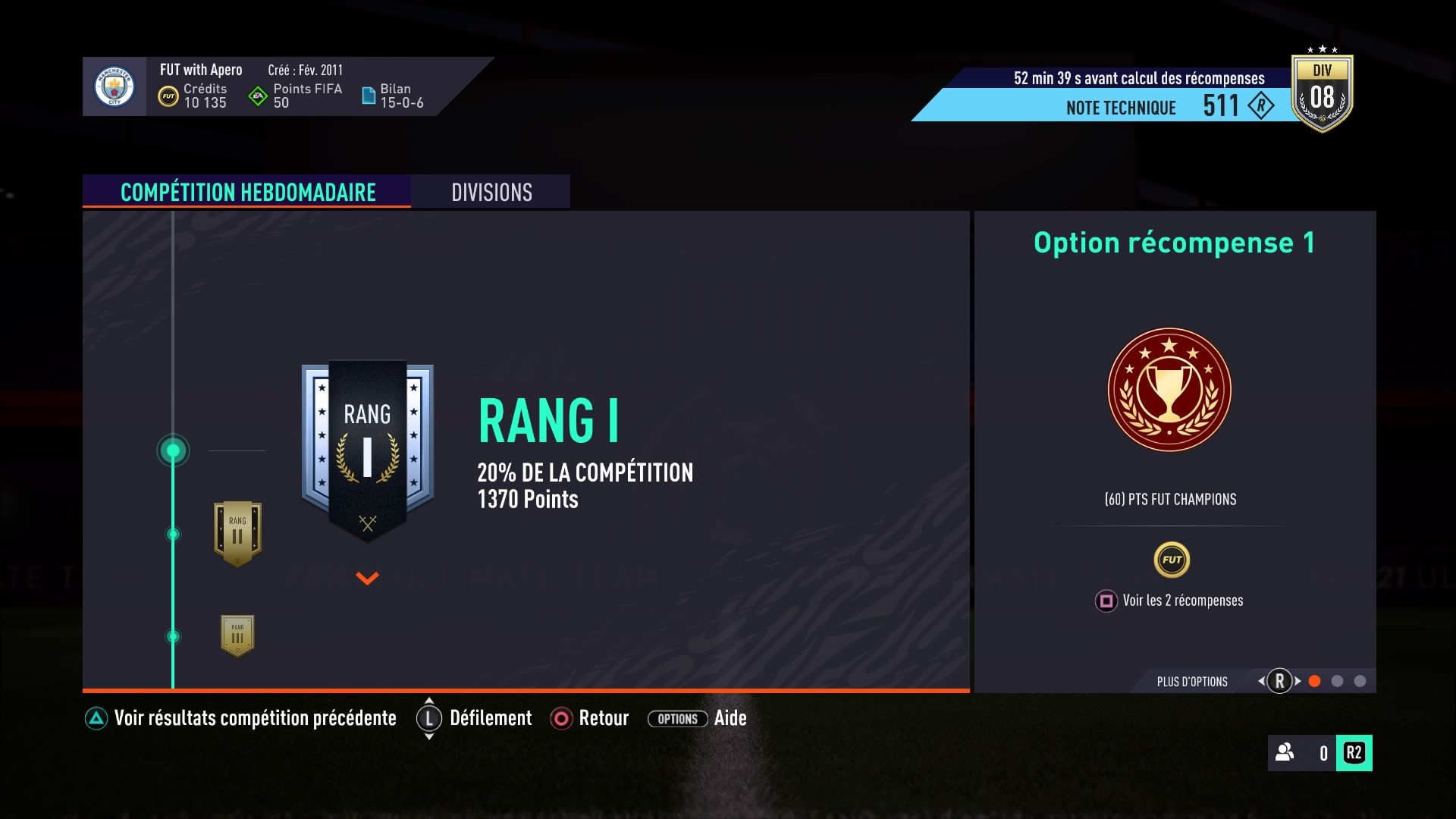
Task: Open Aide from the bottom bar
Action: click(730, 718)
